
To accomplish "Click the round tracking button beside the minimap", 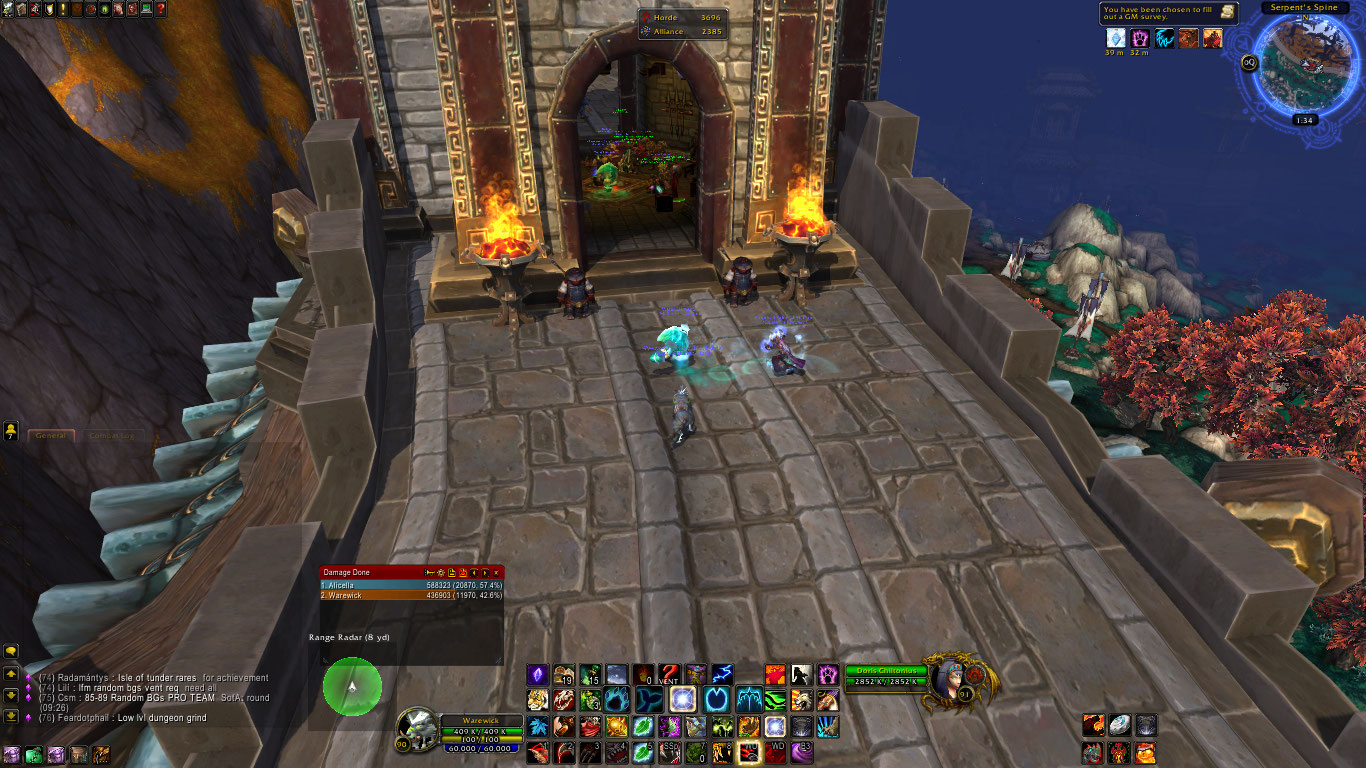I will tap(1249, 62).
